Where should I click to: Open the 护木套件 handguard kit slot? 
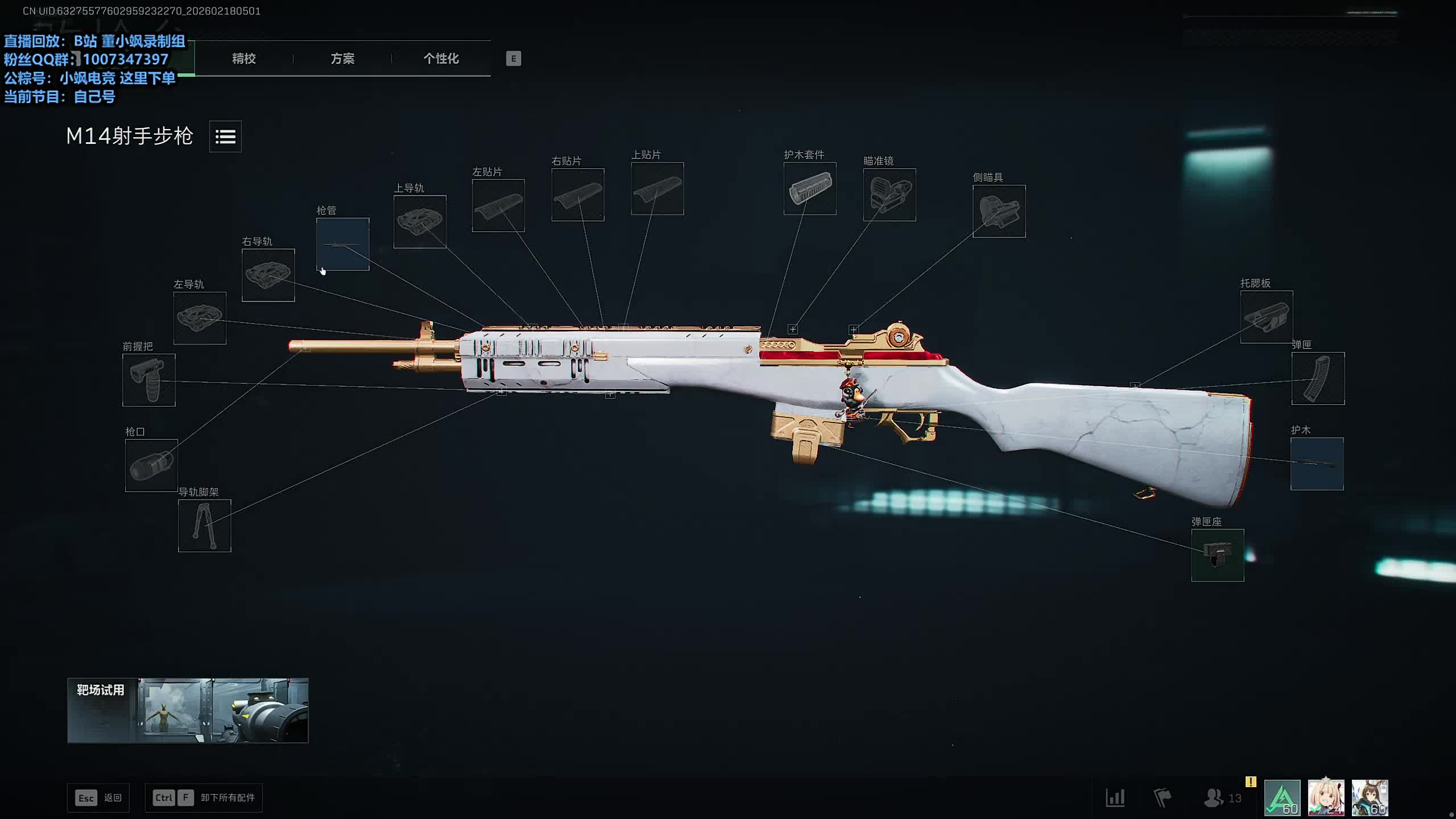810,189
